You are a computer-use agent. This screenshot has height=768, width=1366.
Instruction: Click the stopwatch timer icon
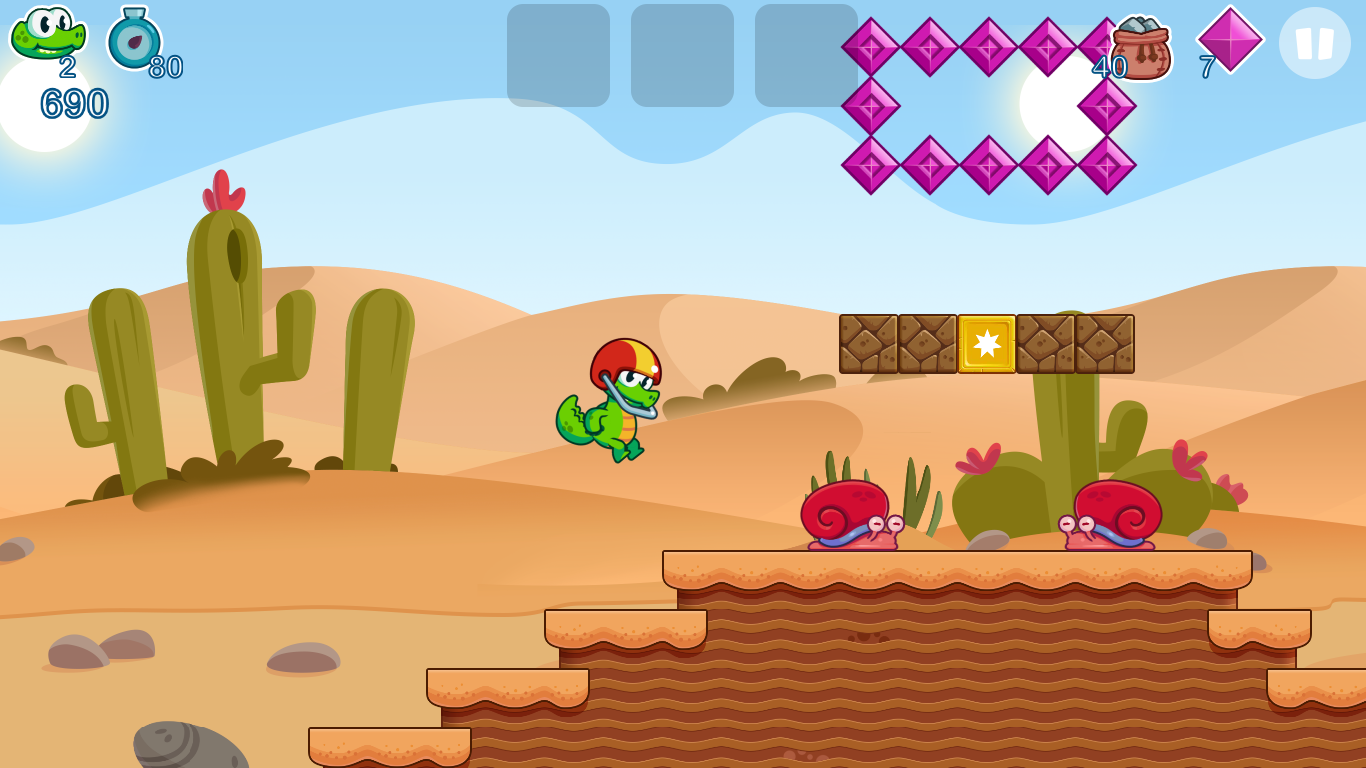point(133,40)
